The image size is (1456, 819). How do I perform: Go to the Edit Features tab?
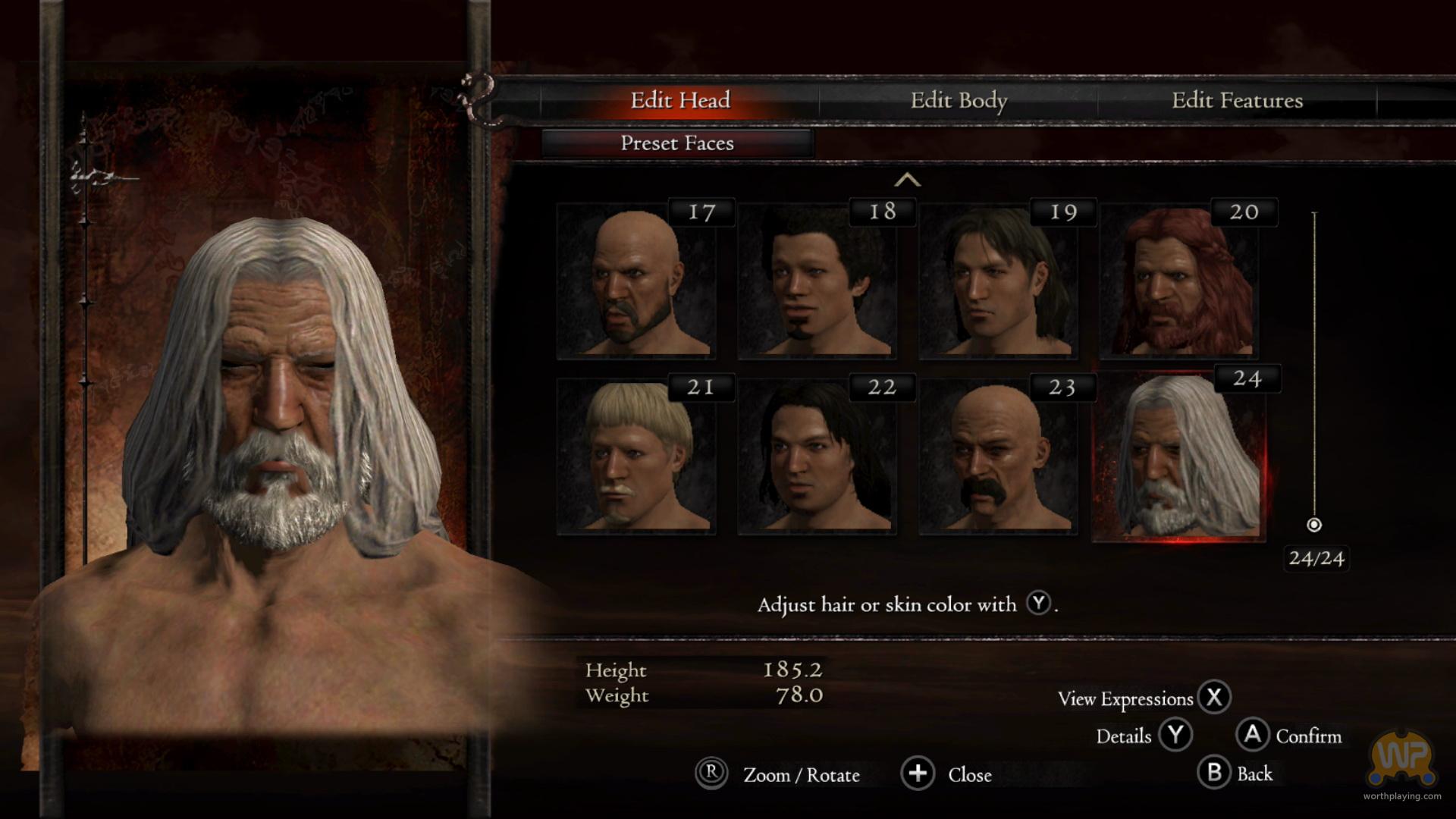[x=1237, y=100]
